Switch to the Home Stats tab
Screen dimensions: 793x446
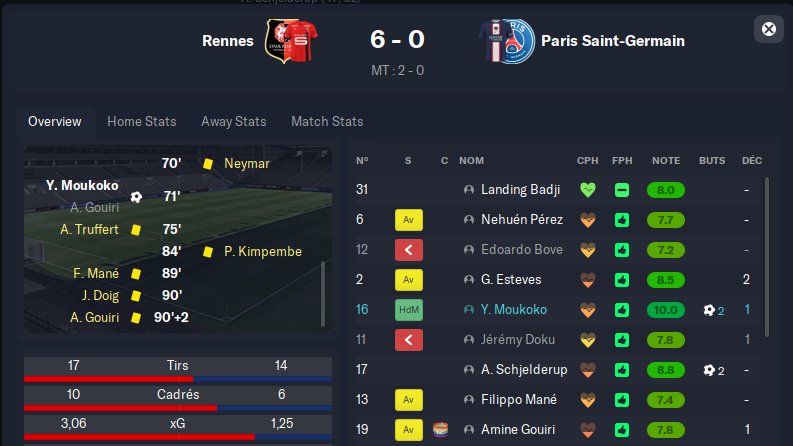142,122
